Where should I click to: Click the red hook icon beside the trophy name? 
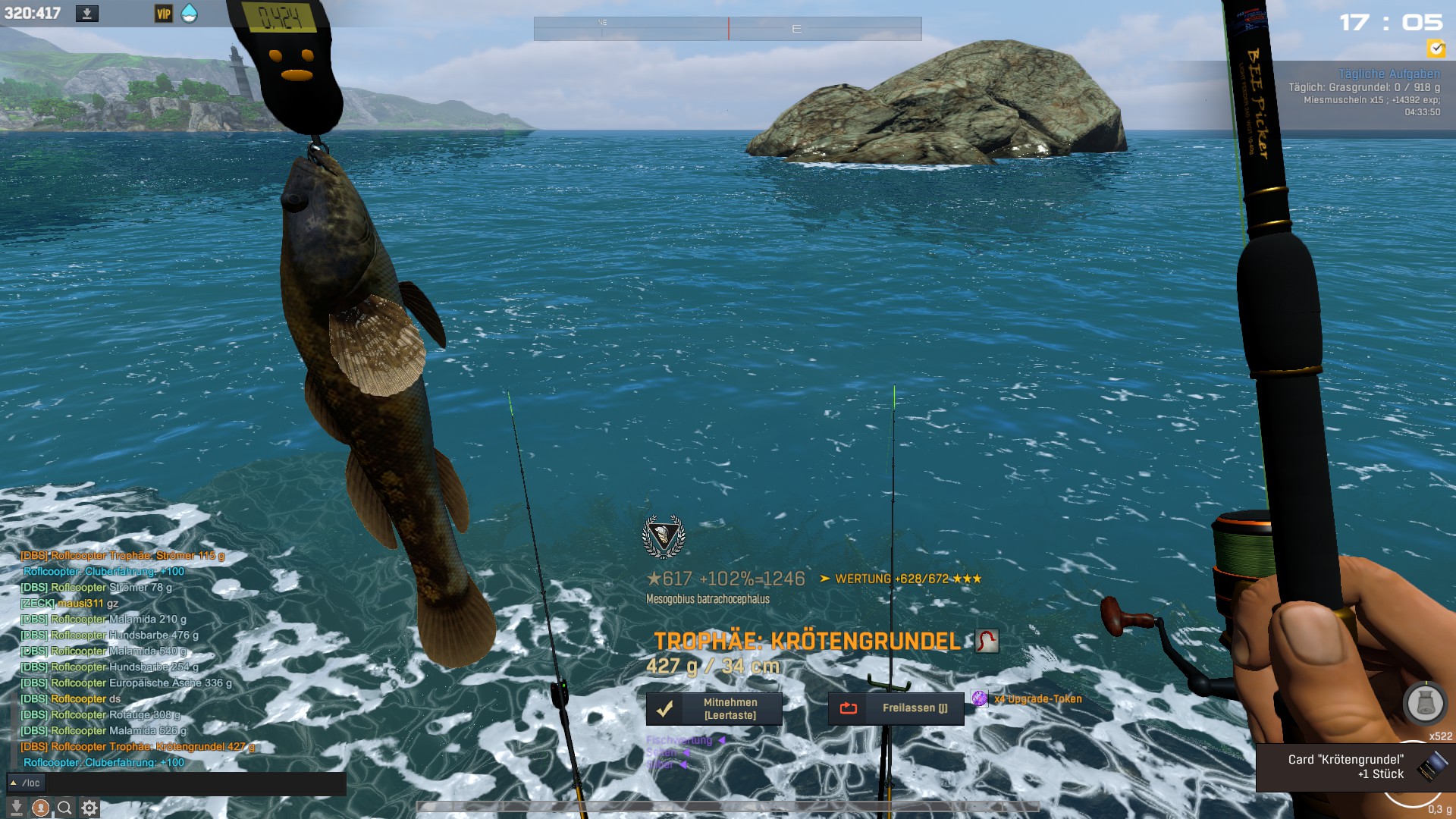pos(987,642)
